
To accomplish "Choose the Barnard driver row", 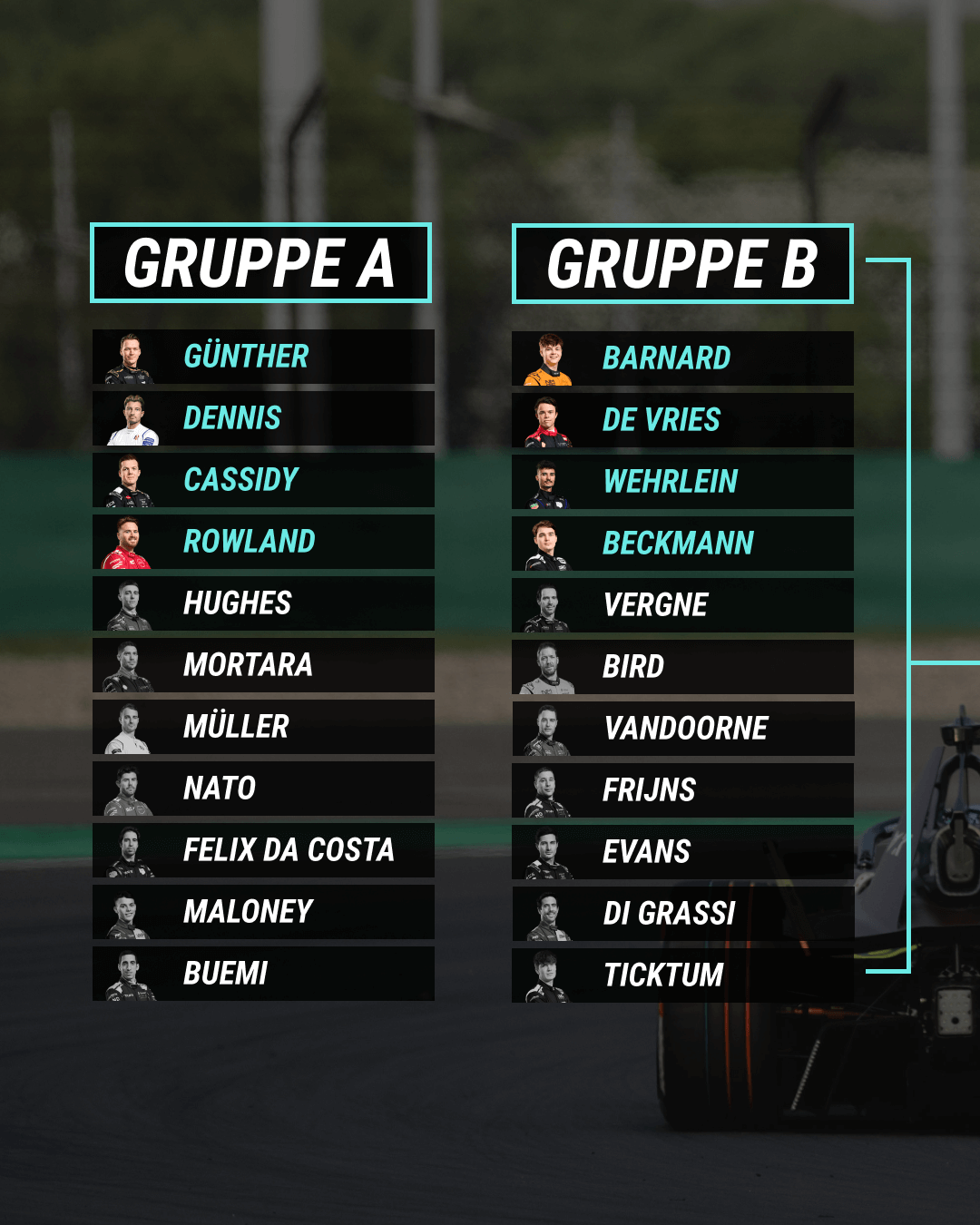I will (x=682, y=358).
